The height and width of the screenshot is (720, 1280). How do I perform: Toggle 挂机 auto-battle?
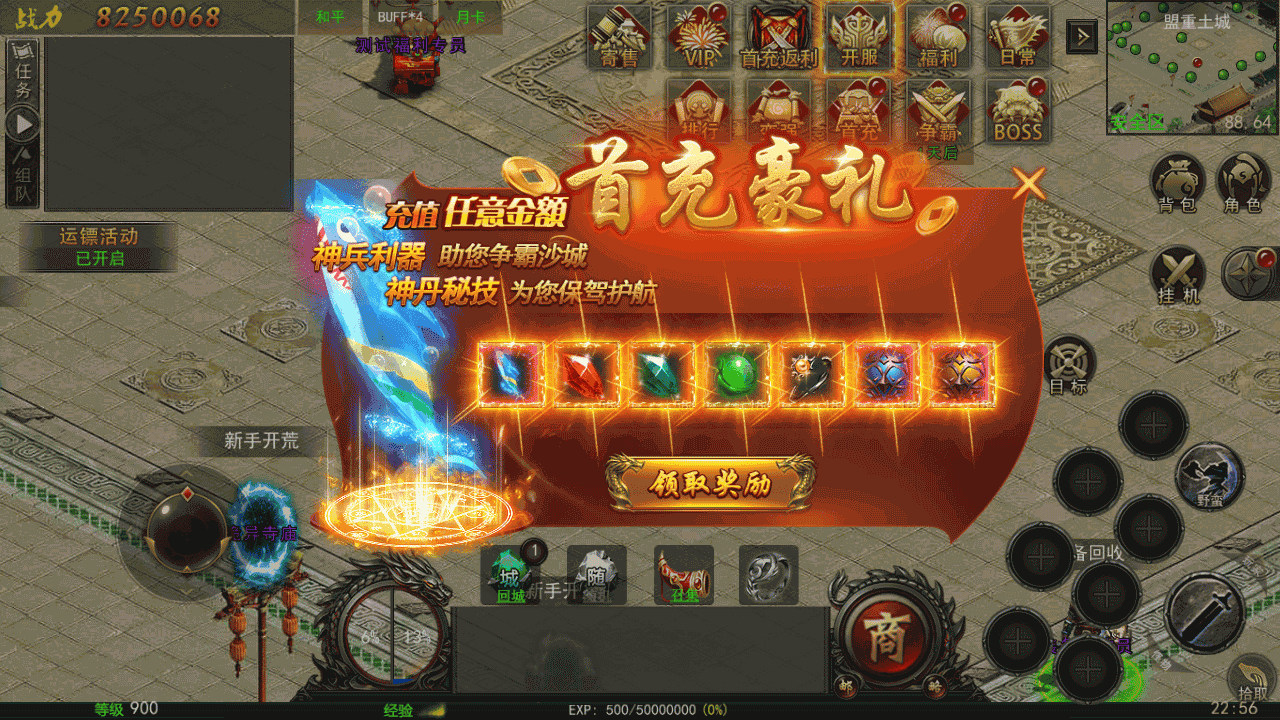click(1177, 274)
